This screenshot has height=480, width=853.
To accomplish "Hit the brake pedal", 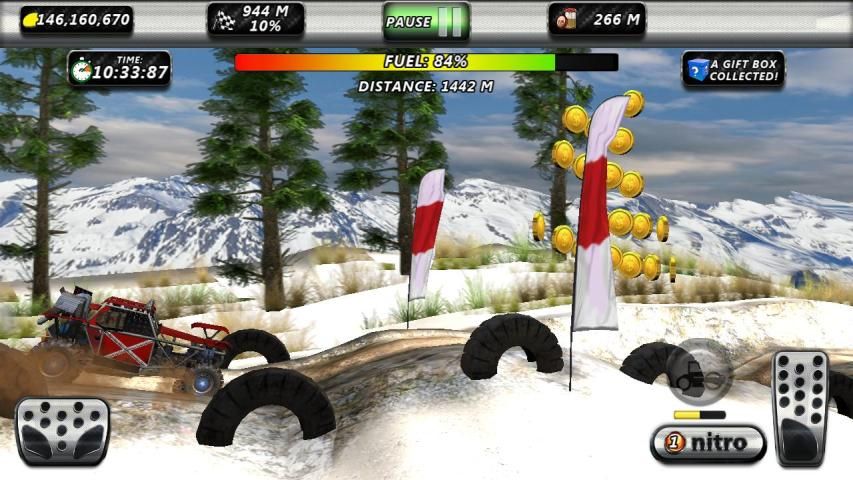I will (x=62, y=430).
